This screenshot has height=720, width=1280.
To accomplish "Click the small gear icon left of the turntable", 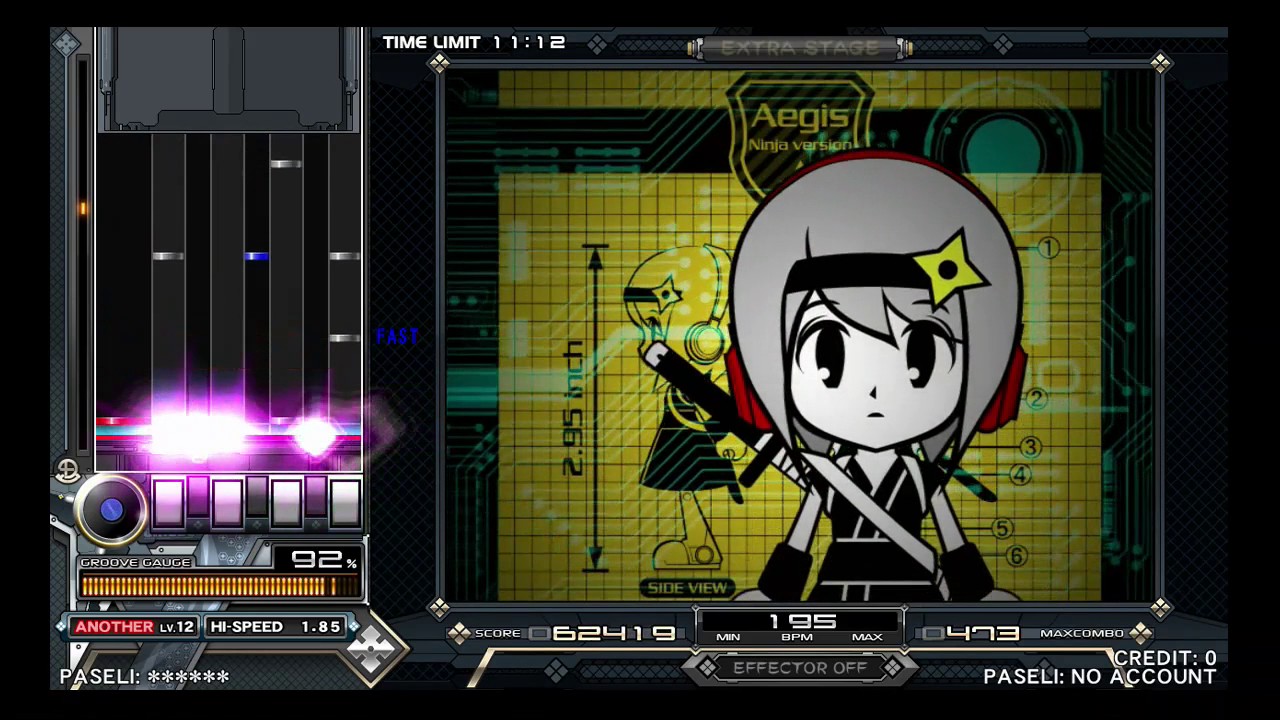I will (67, 470).
